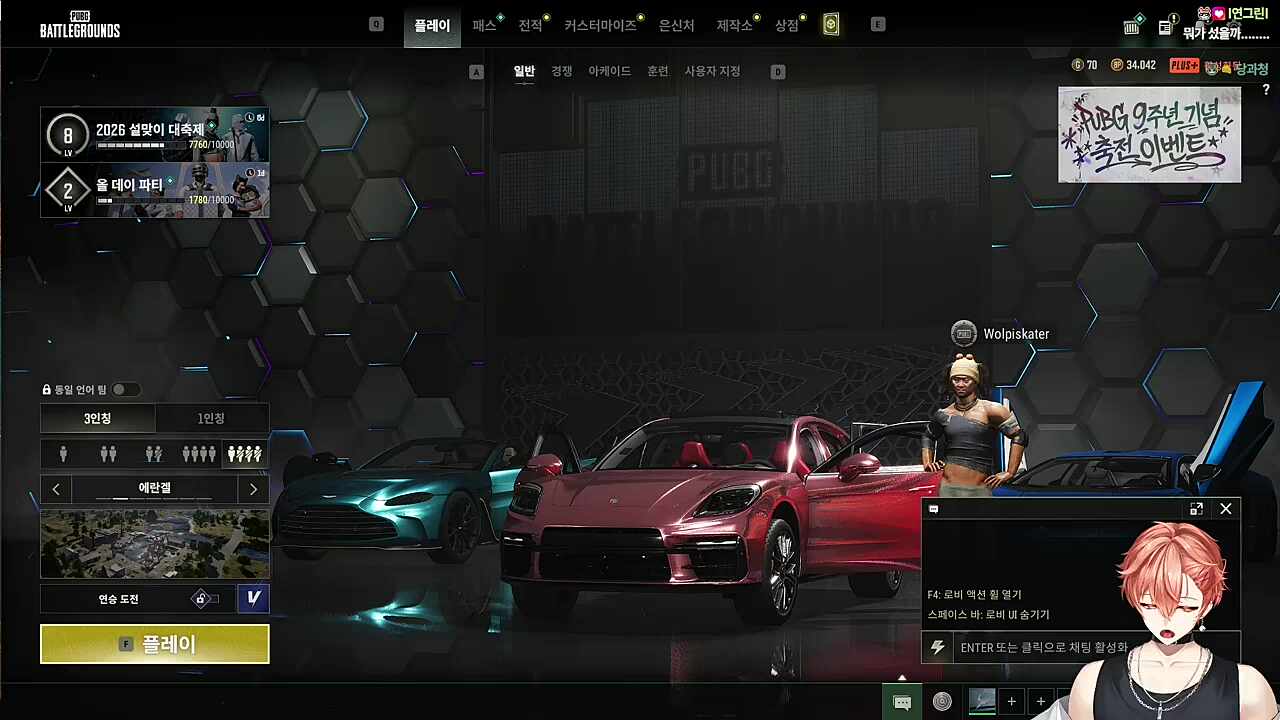Select 1인칭 first-person perspective
The width and height of the screenshot is (1280, 720).
[x=211, y=418]
